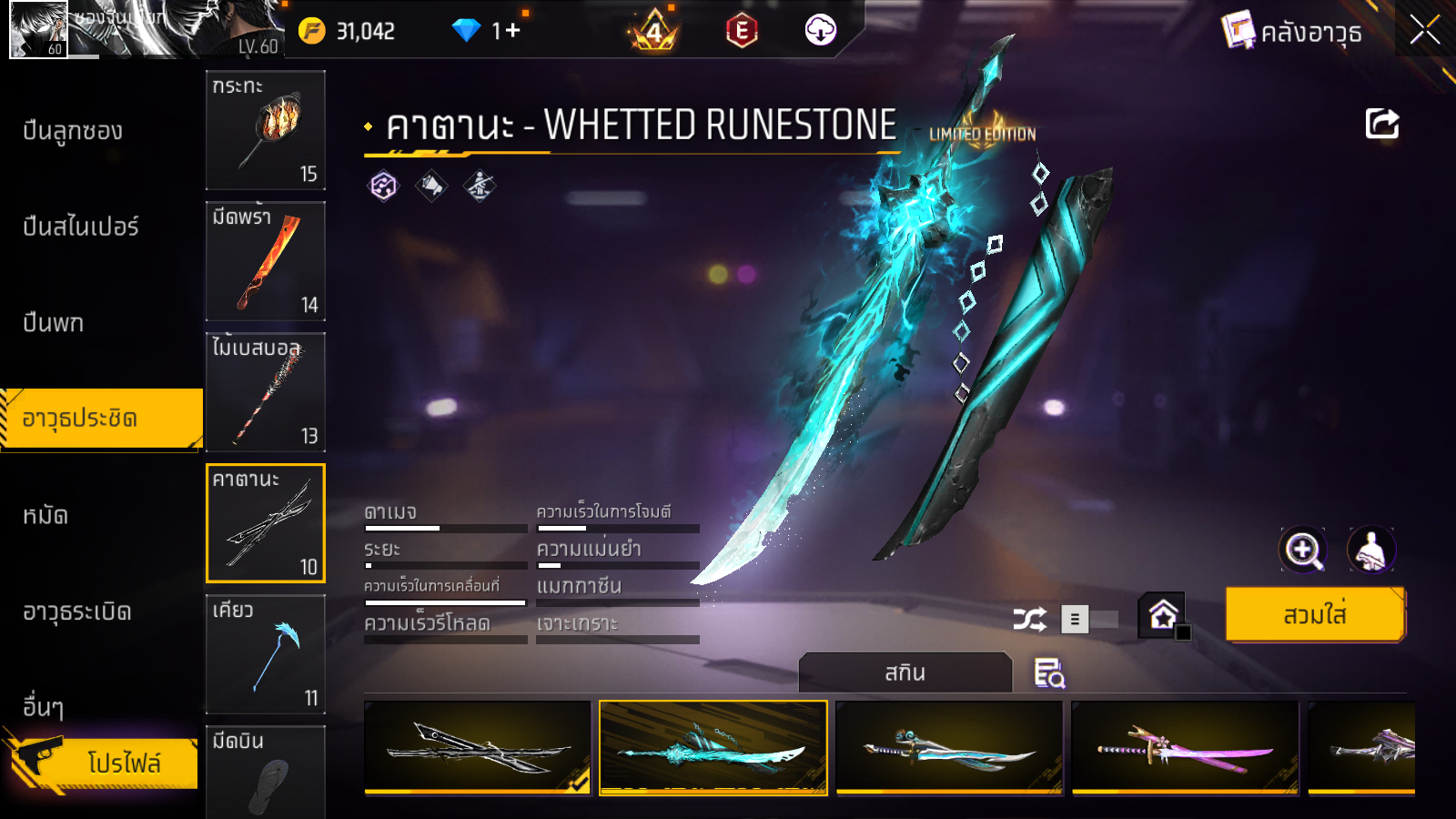Select the อาวุธระเบิด explosive weapons category
Screen dimensions: 1456x819
77,612
